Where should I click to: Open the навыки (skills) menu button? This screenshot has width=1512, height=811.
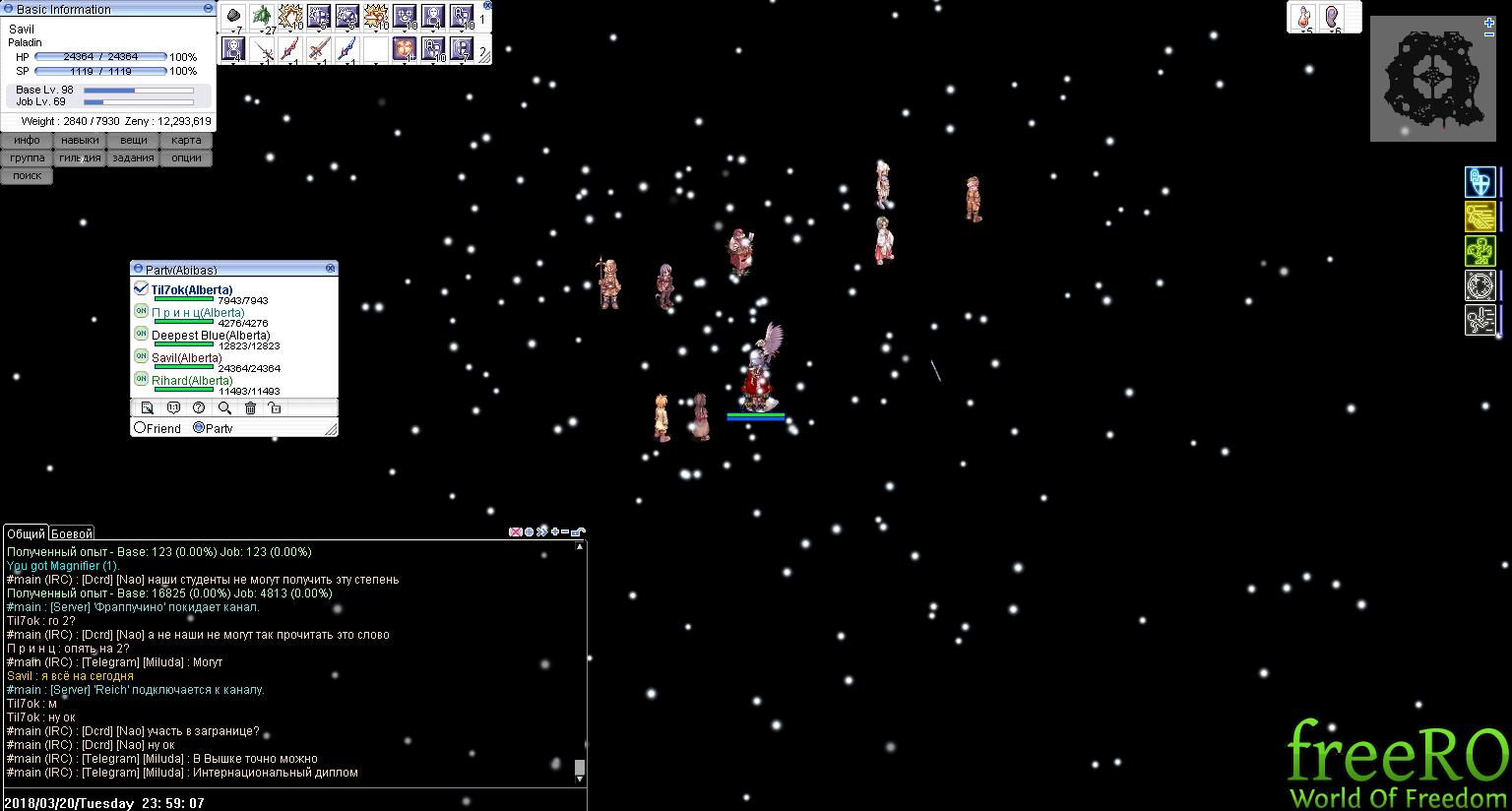point(80,140)
